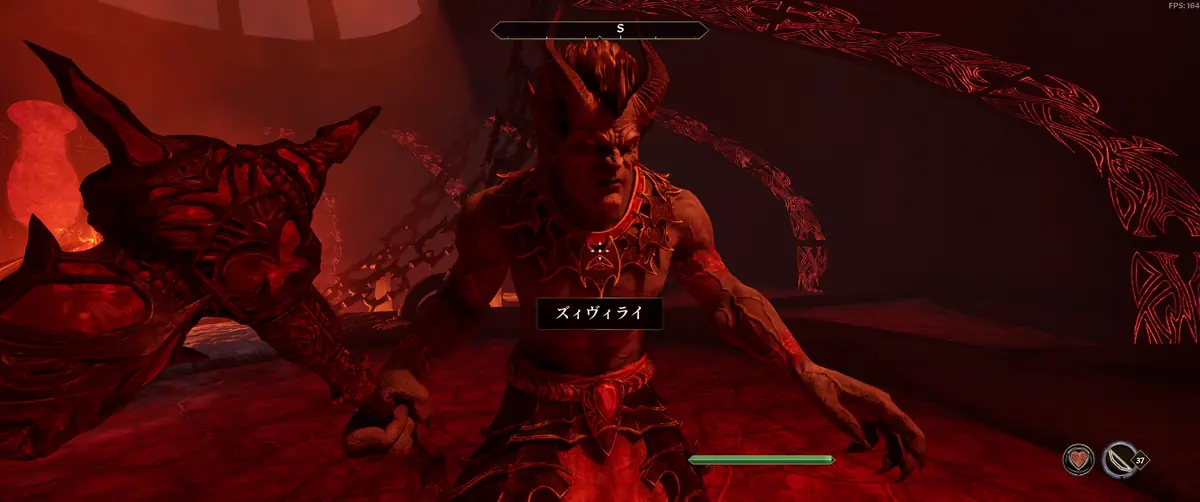The height and width of the screenshot is (502, 1200).
Task: Select the heart spell icon
Action: coord(1078,461)
